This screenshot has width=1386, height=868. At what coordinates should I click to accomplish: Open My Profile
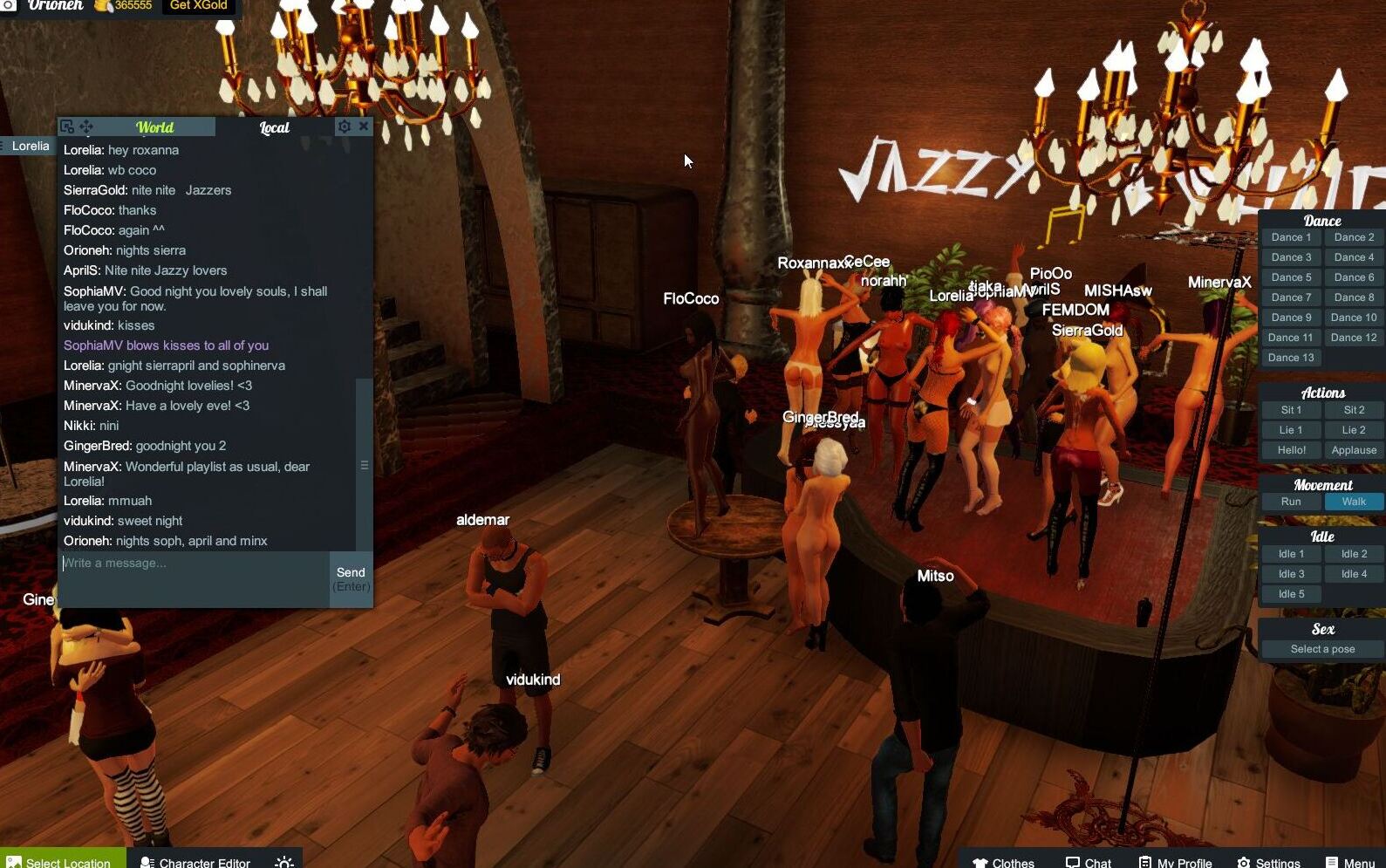coord(1175,862)
